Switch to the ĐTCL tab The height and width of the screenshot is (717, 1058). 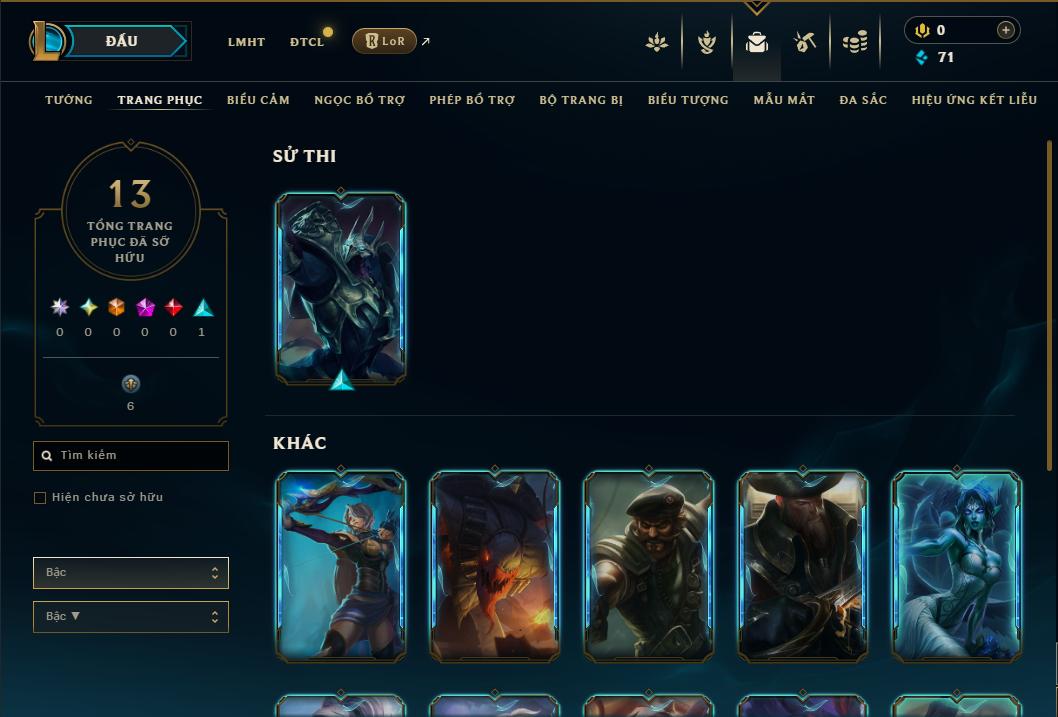[307, 42]
